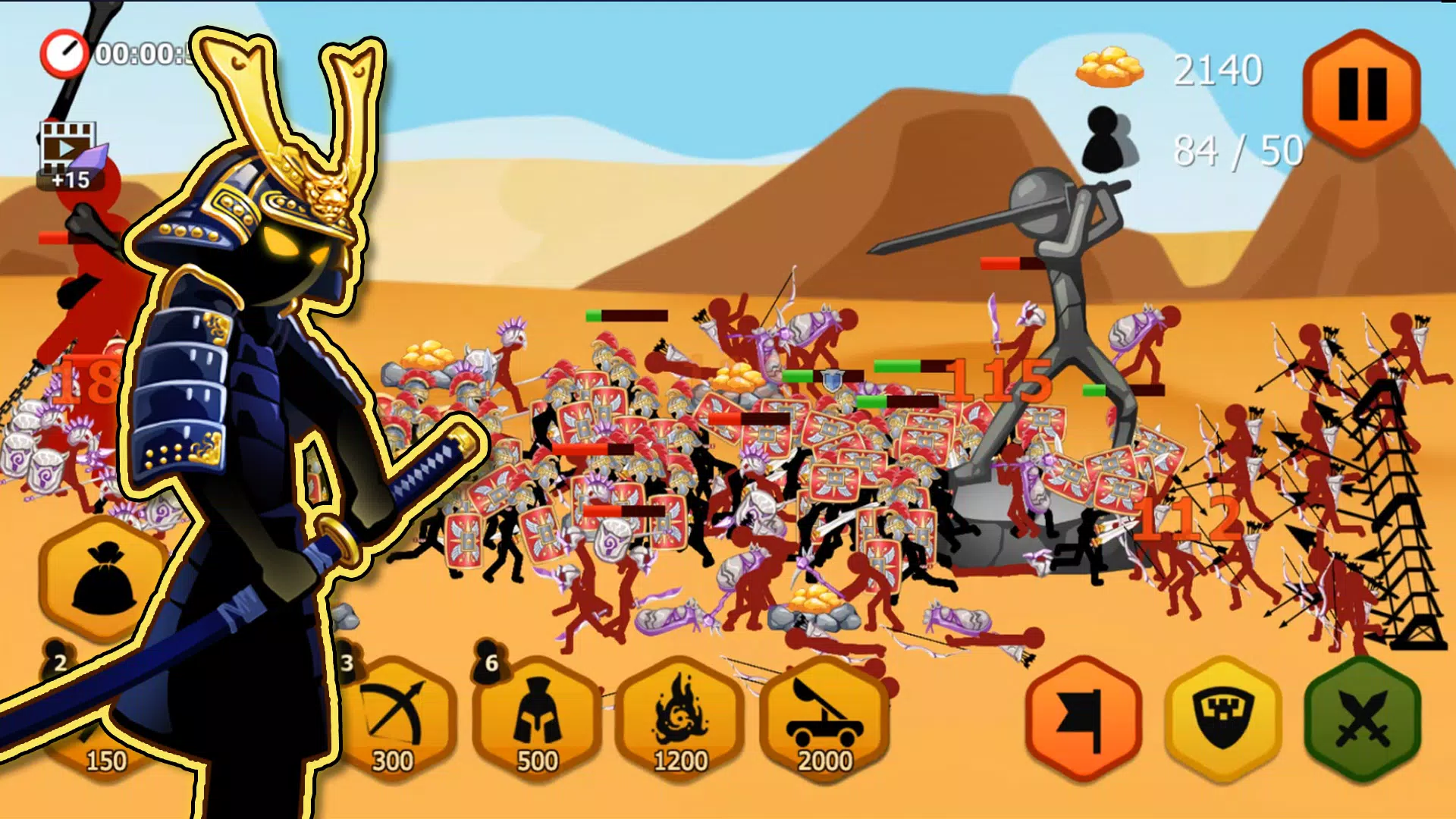Open the timer stopwatch display
Image resolution: width=1456 pixels, height=819 pixels.
64,53
